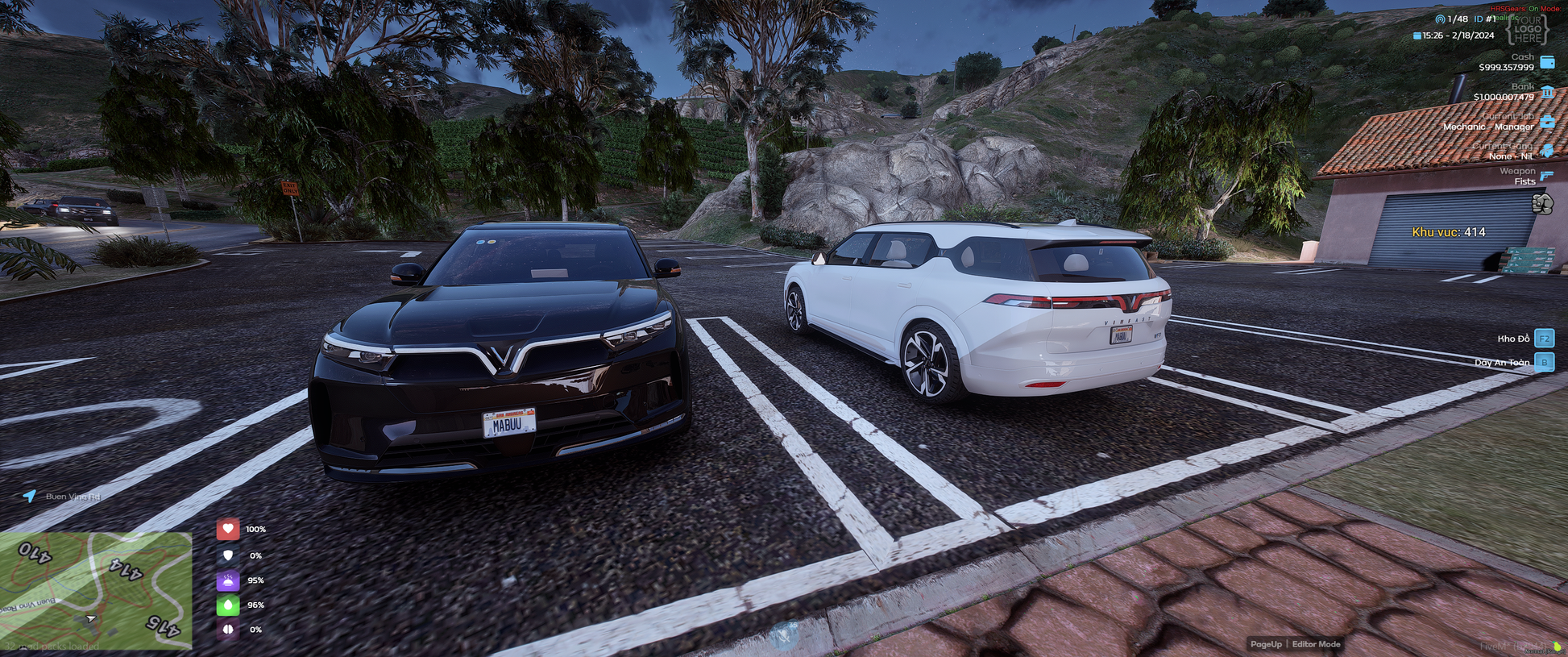Click the green water drop thirst icon
Image resolution: width=1568 pixels, height=657 pixels.
point(228,605)
